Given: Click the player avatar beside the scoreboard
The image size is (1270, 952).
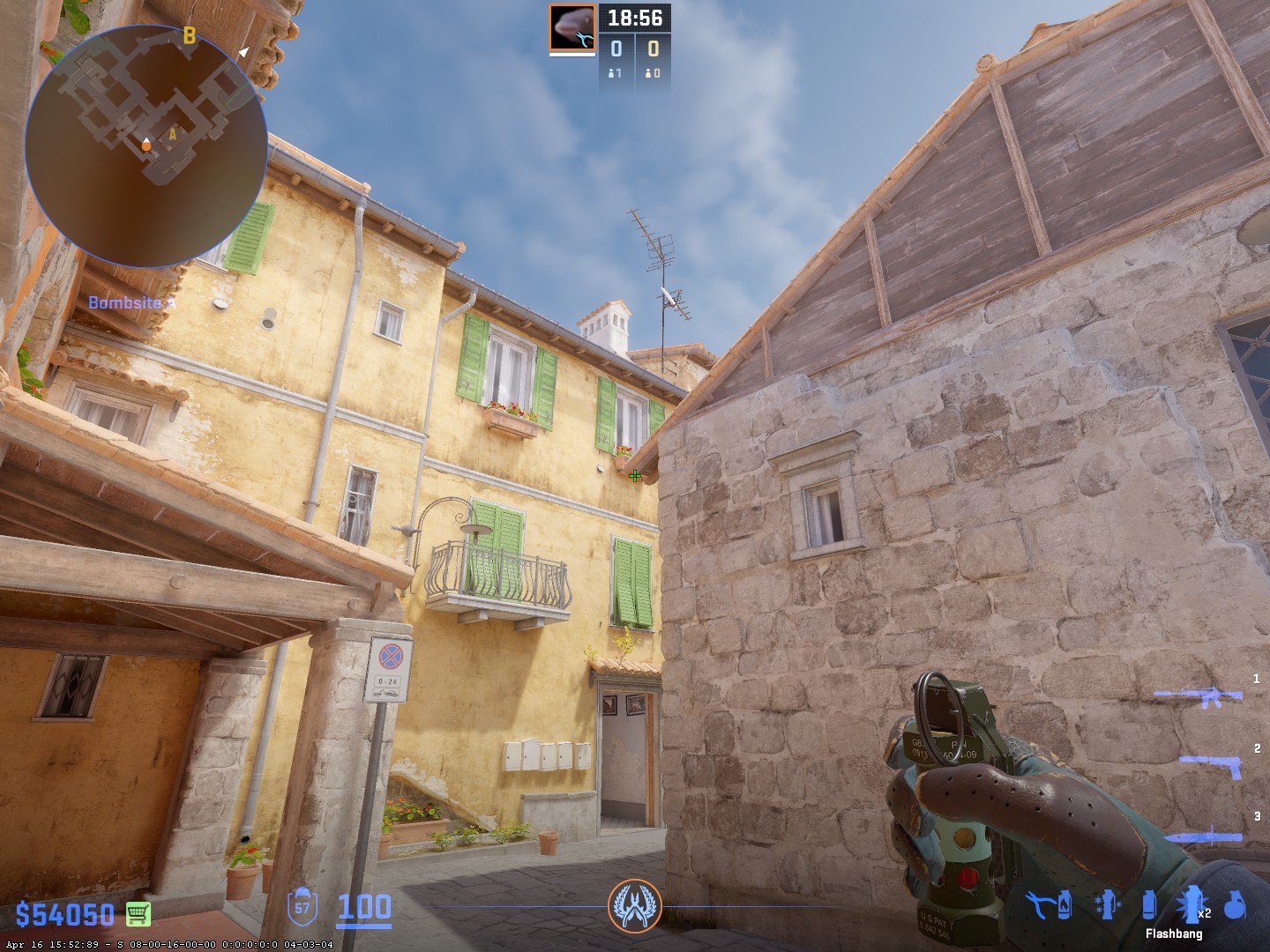Looking at the screenshot, I should [572, 27].
